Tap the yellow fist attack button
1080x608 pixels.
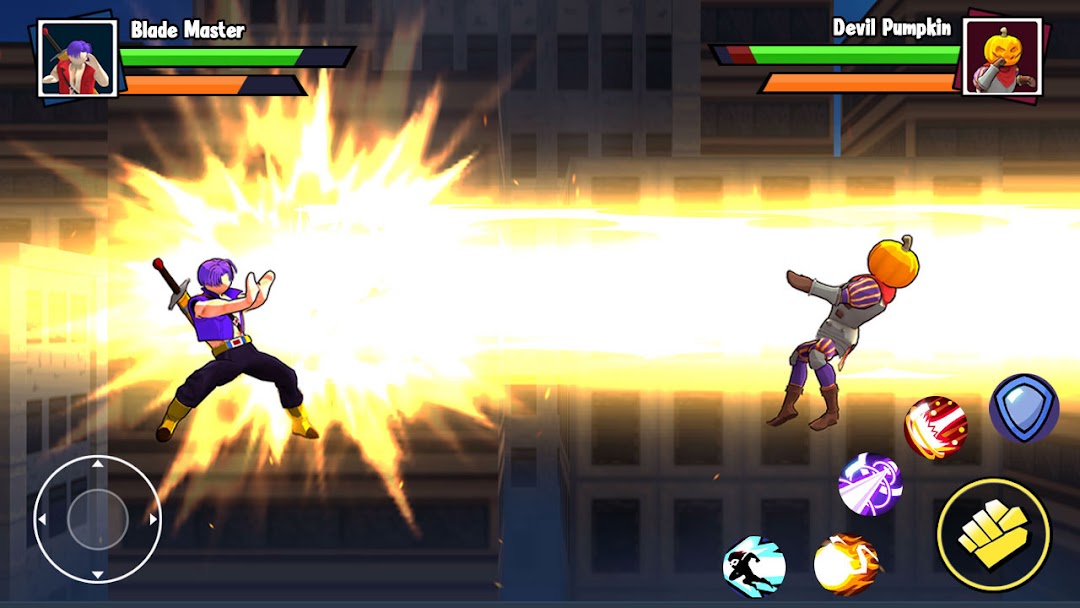[993, 534]
